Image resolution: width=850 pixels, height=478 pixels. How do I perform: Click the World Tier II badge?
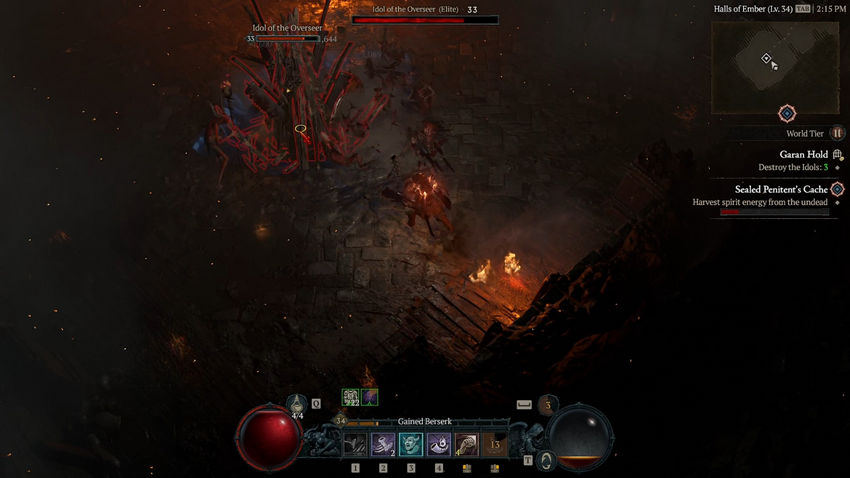coord(838,133)
